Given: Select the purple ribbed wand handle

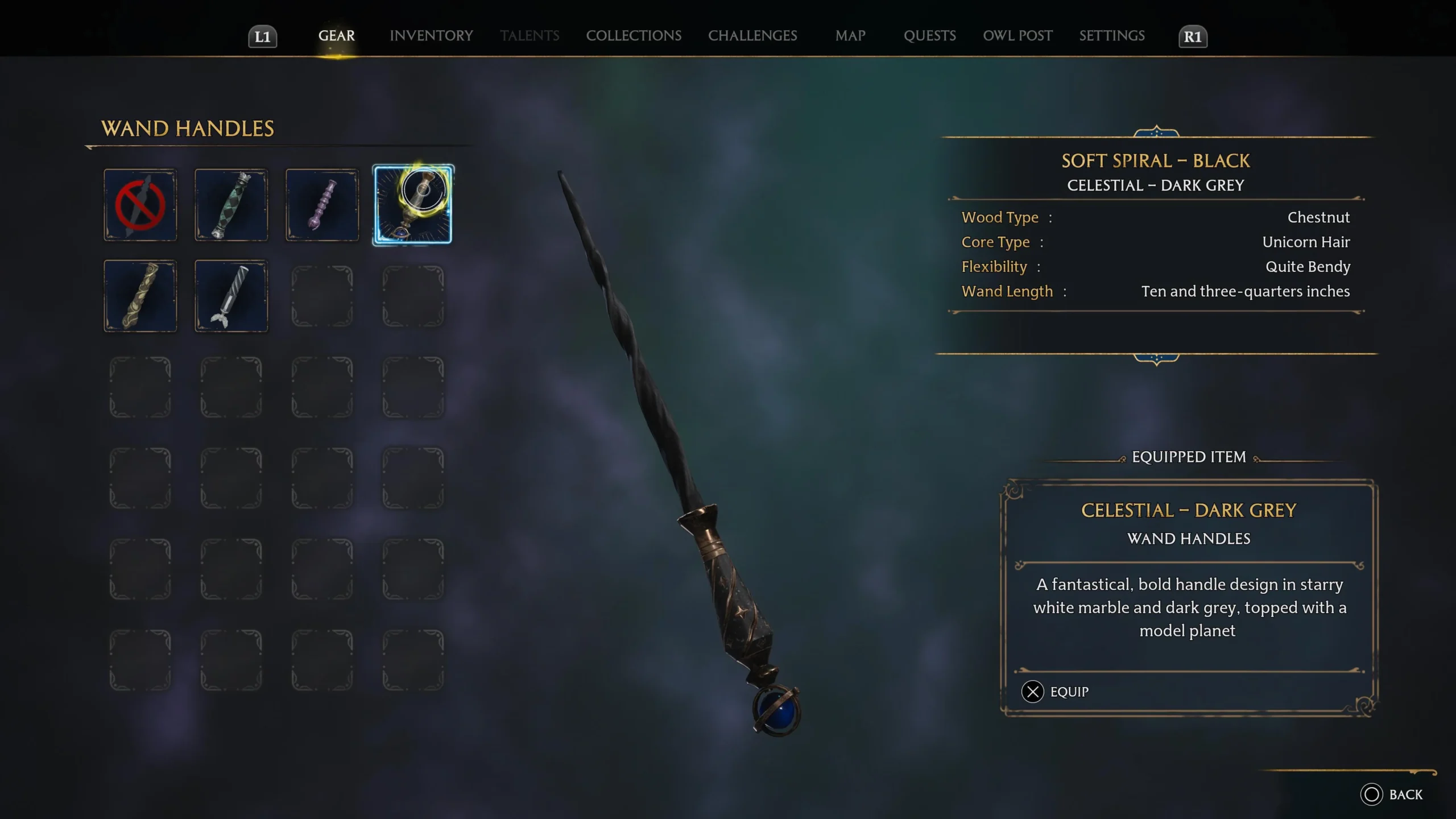Looking at the screenshot, I should (321, 205).
